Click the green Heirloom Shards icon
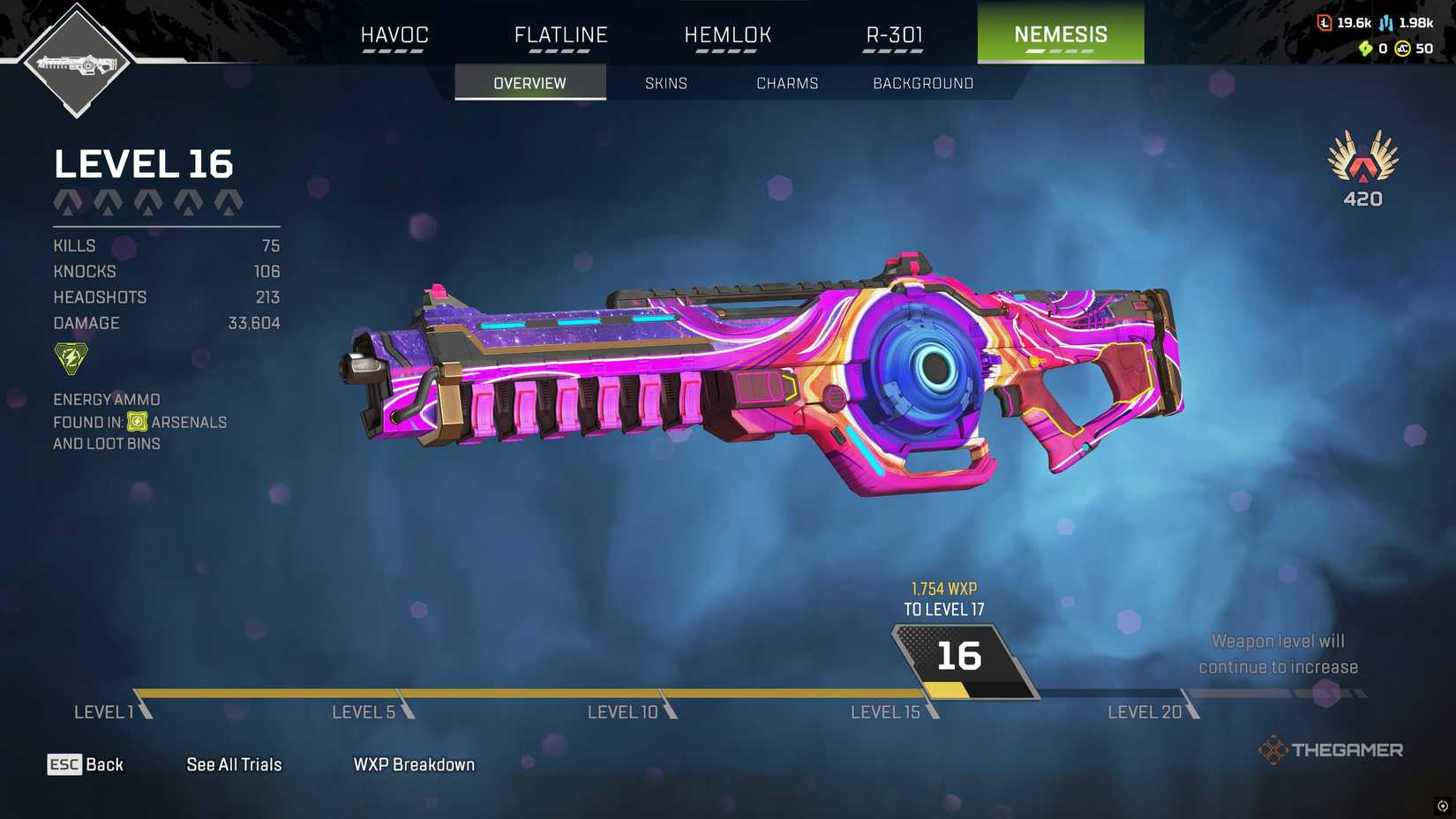 click(1364, 49)
